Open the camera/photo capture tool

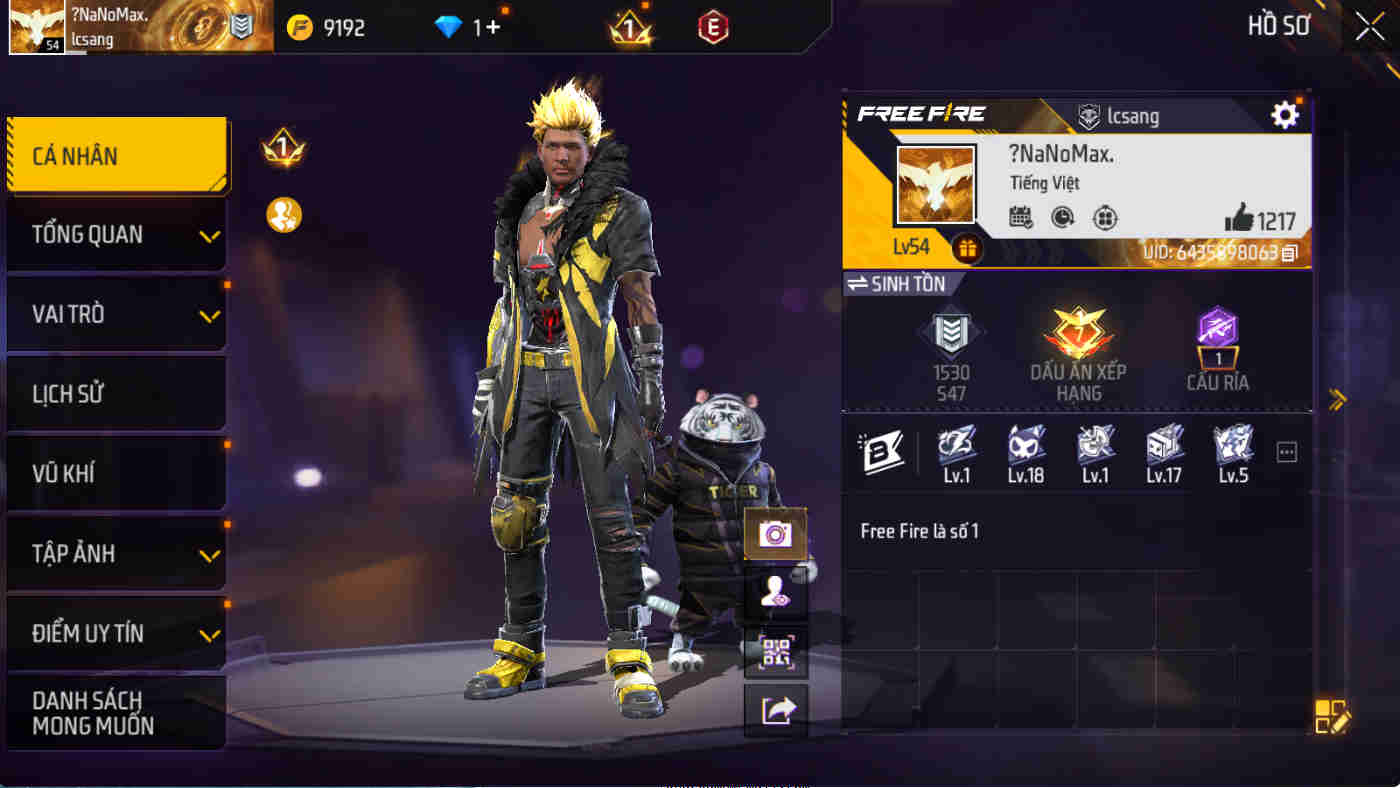(x=775, y=534)
